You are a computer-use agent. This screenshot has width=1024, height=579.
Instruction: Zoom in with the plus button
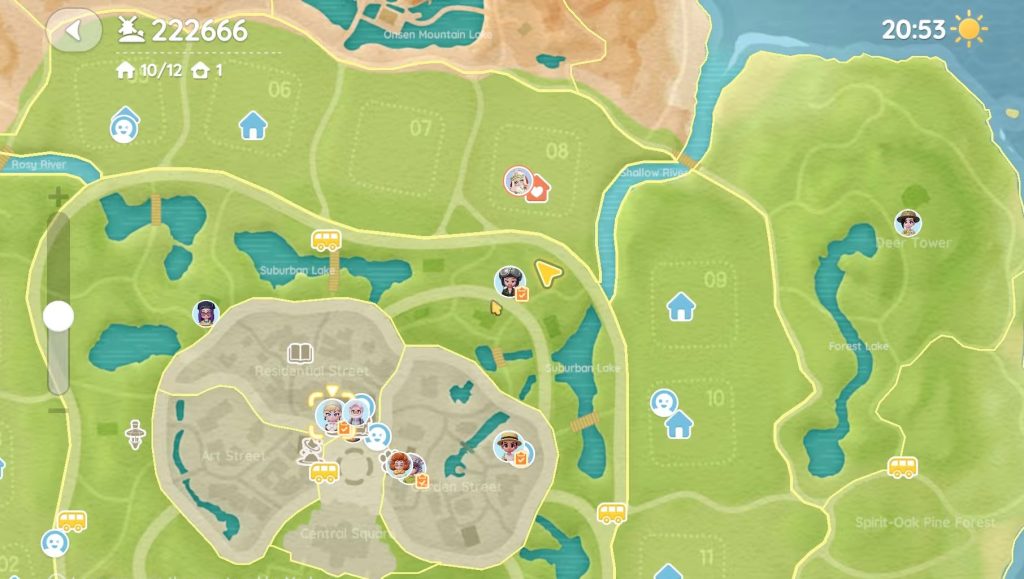coord(58,195)
